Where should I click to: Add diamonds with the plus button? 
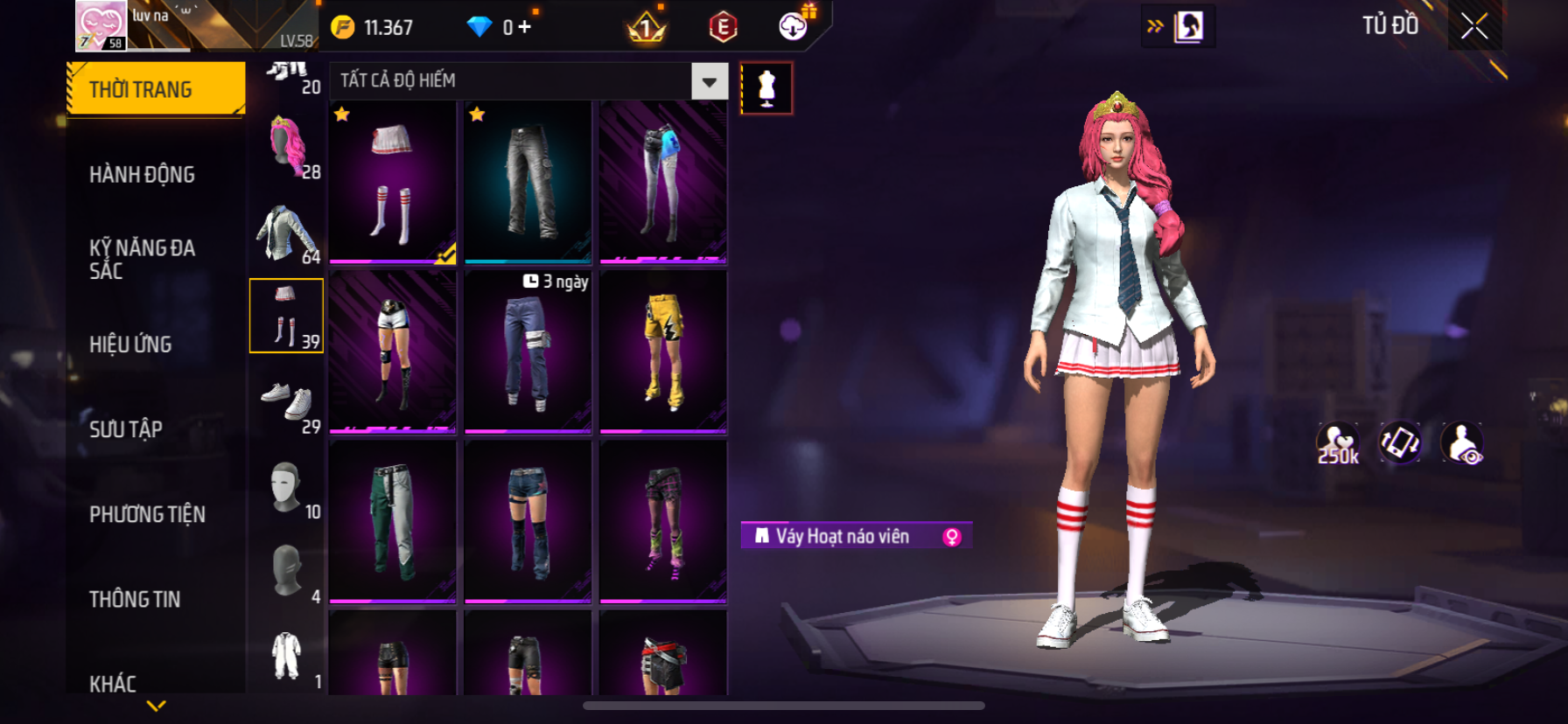point(525,27)
